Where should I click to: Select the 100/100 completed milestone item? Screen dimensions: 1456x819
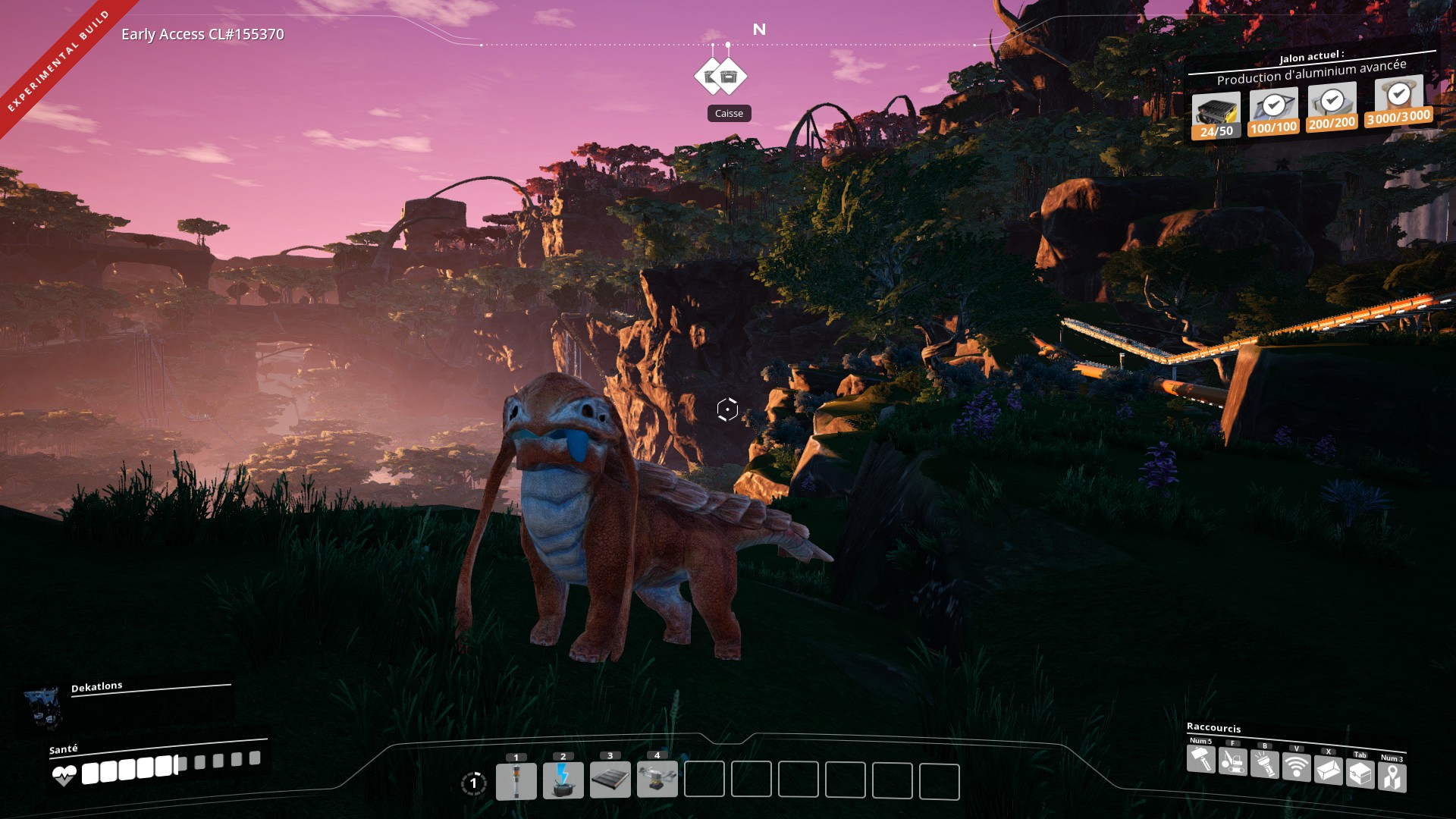pos(1273,111)
